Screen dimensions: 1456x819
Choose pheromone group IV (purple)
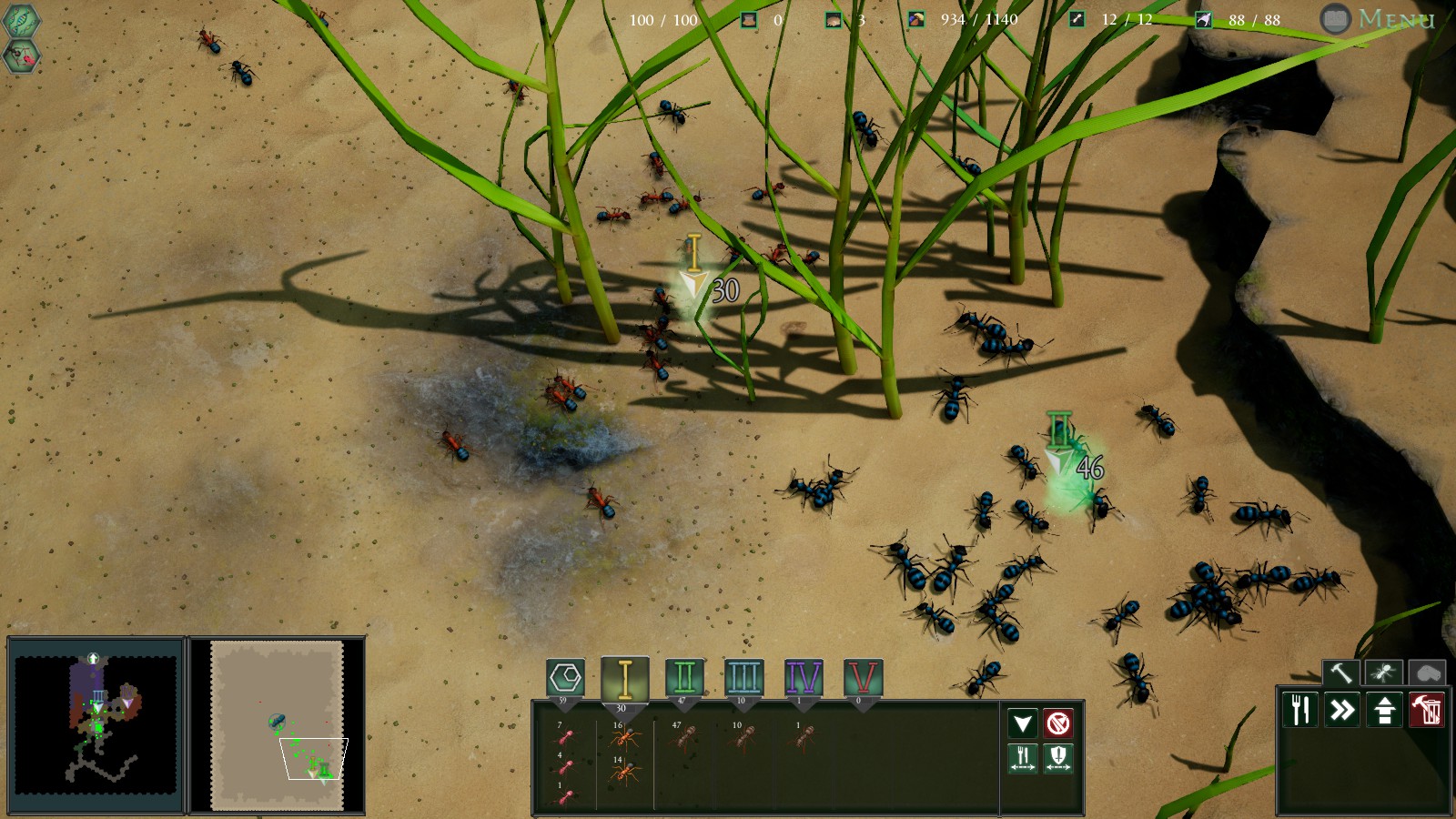(803, 679)
